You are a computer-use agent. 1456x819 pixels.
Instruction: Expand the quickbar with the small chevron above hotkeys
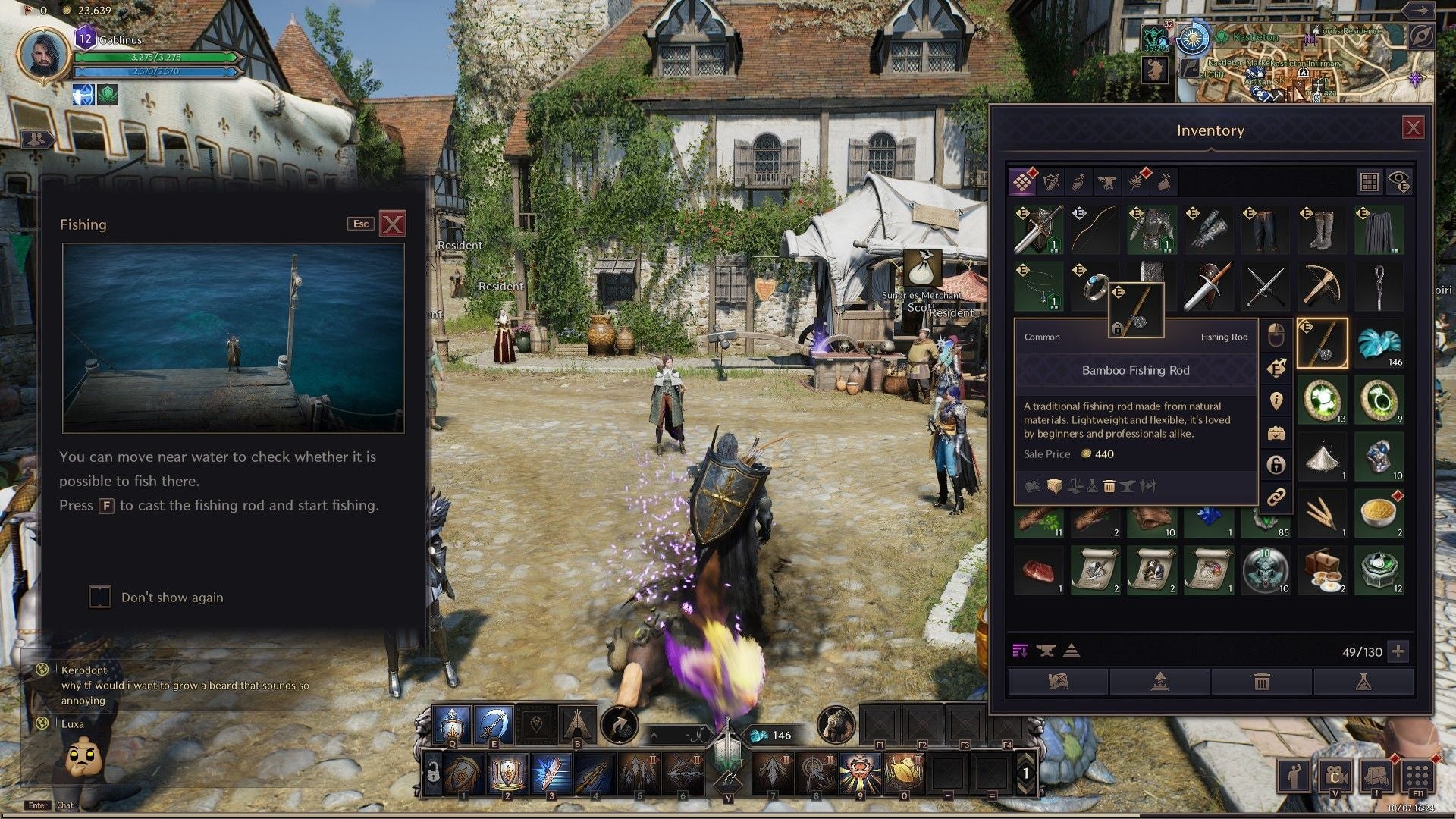[x=654, y=736]
